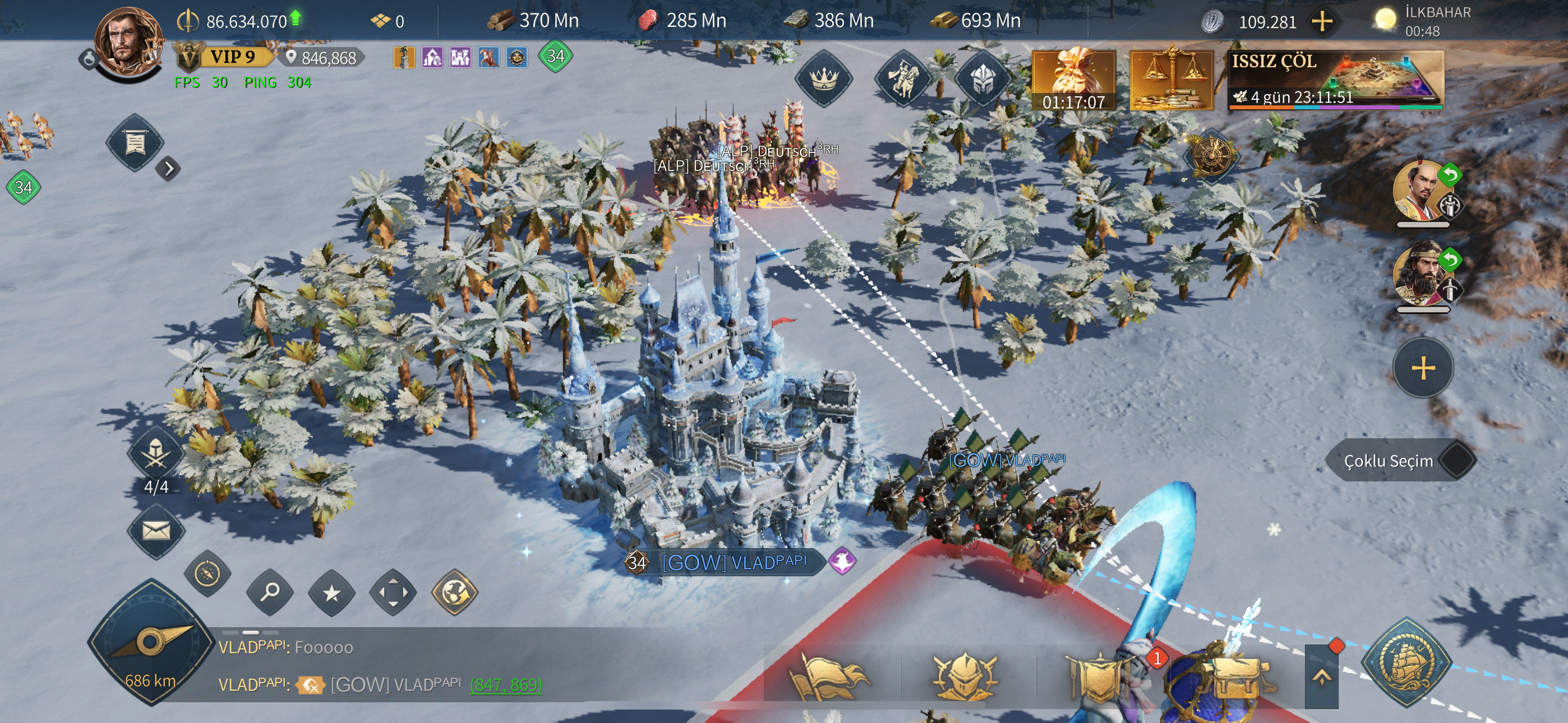Open the crown kingdom icon

point(823,78)
